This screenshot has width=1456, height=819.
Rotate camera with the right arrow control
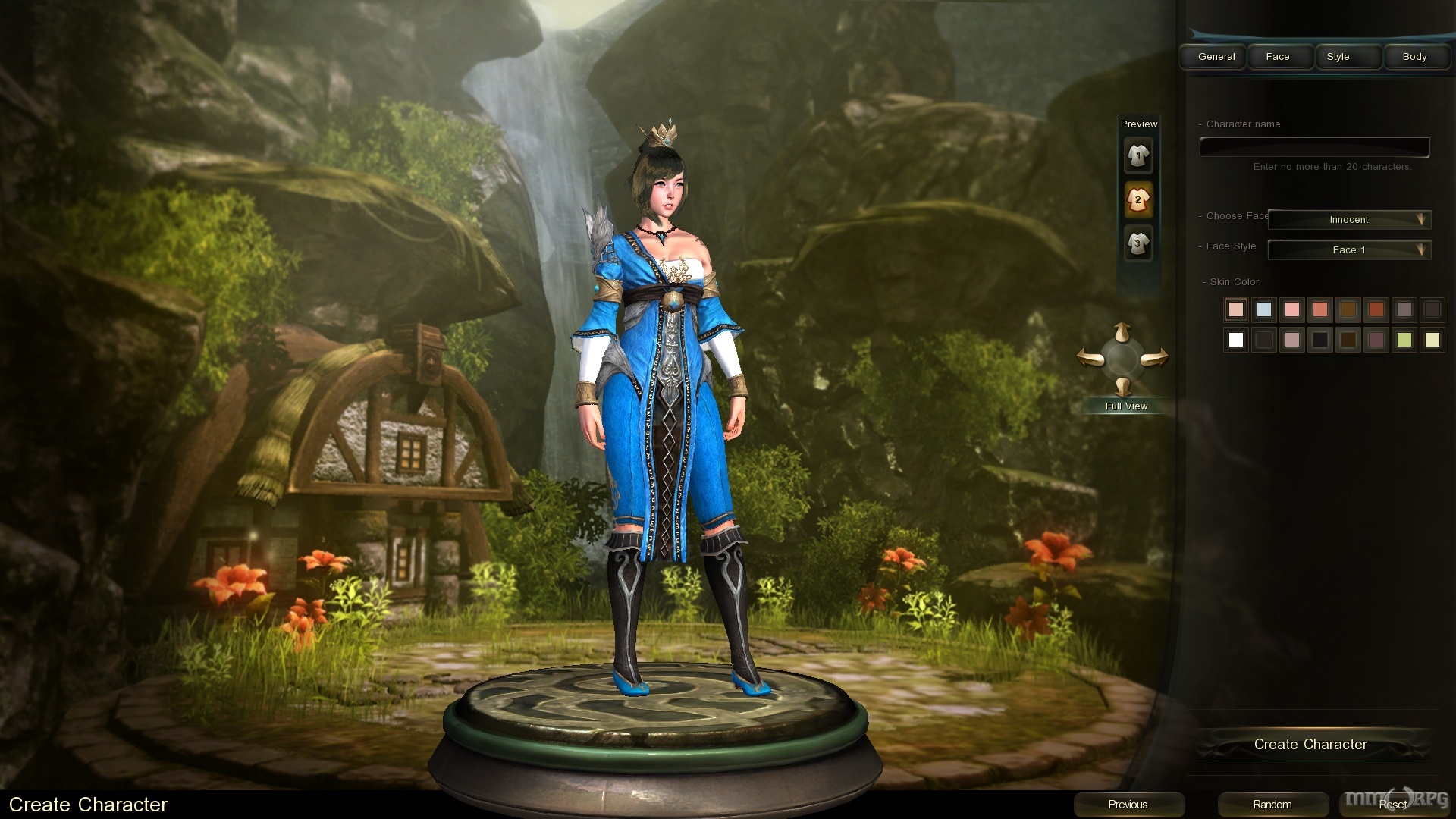tap(1154, 357)
